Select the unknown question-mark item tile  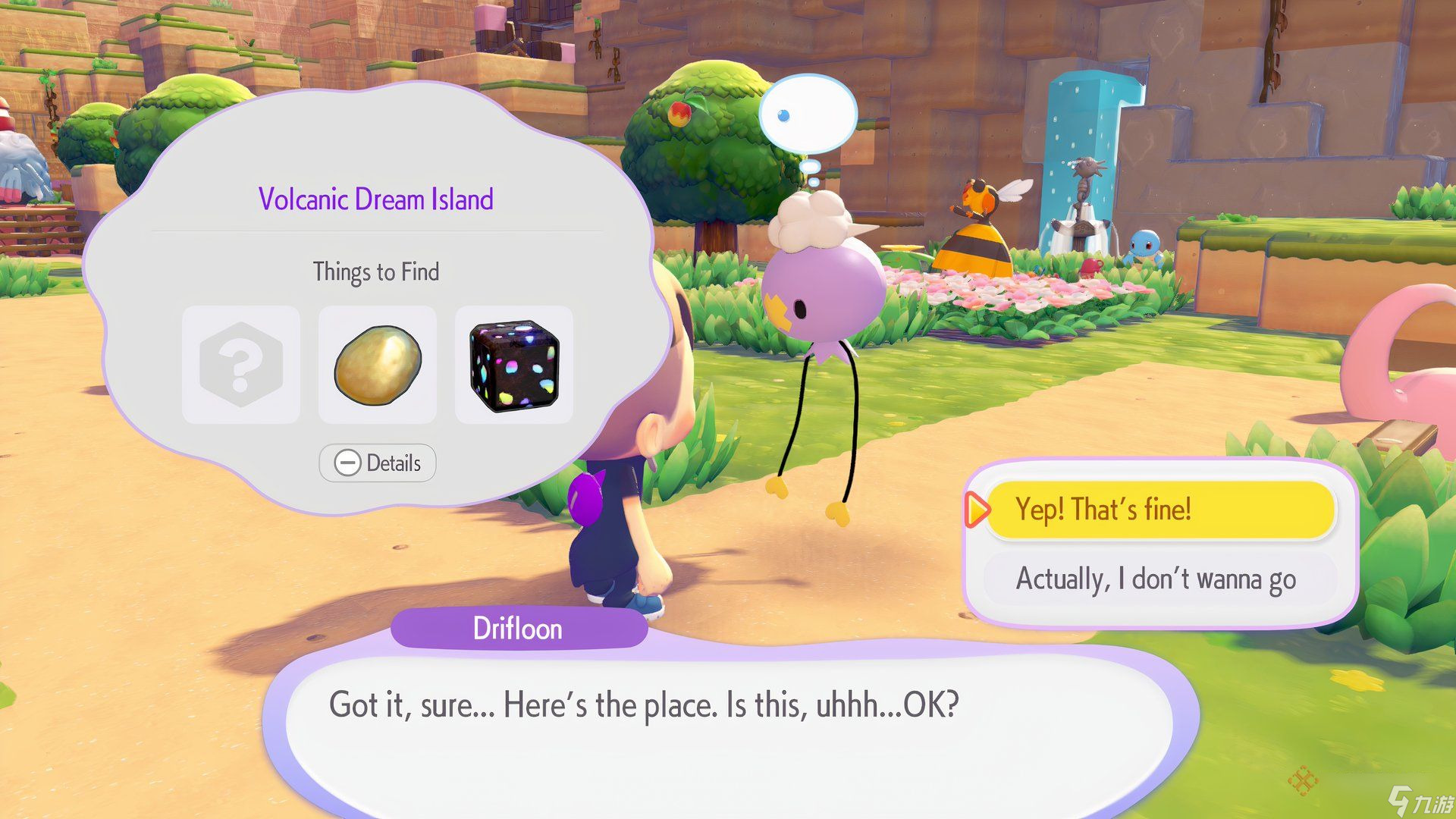click(241, 365)
